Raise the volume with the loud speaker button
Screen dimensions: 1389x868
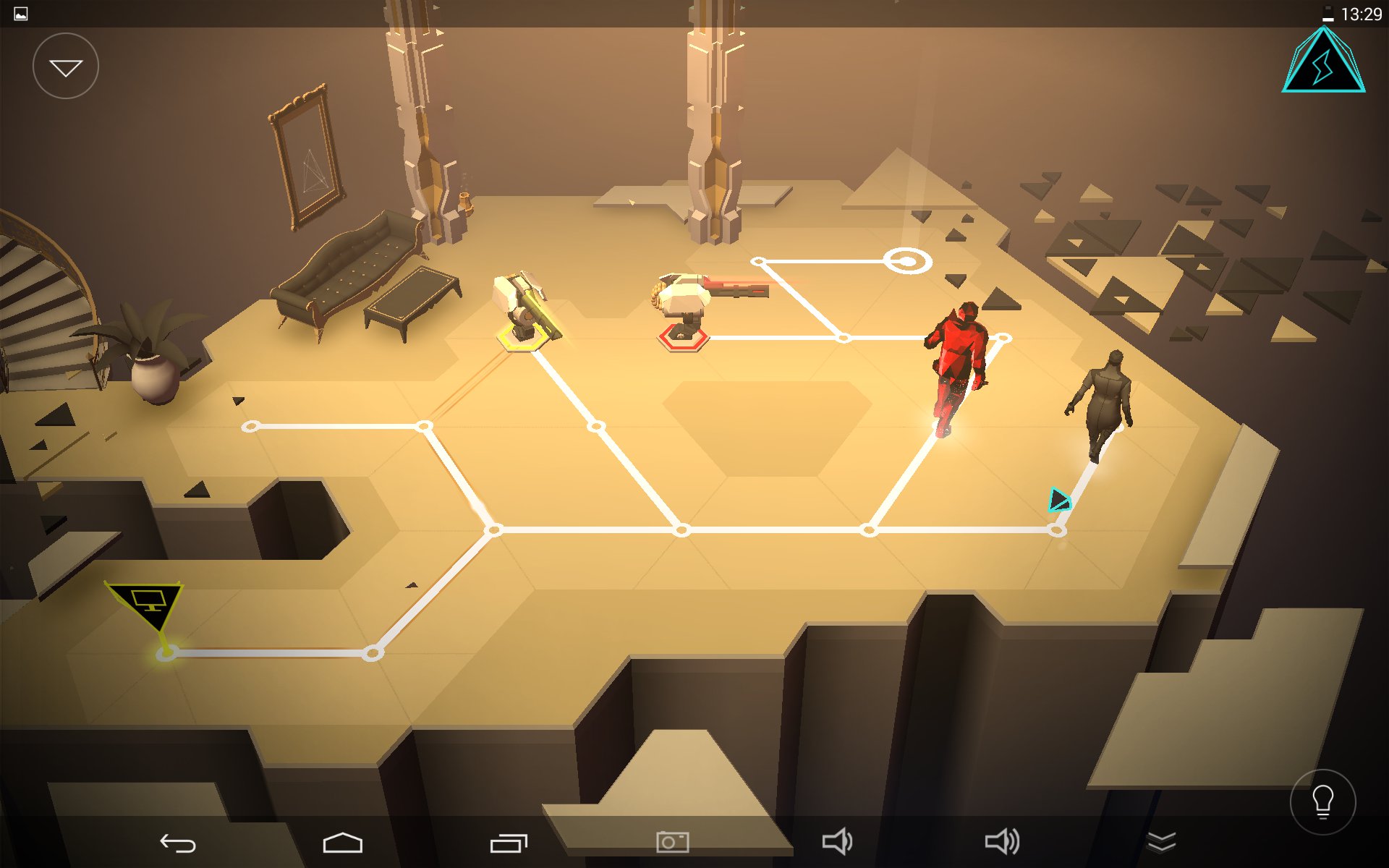1002,842
